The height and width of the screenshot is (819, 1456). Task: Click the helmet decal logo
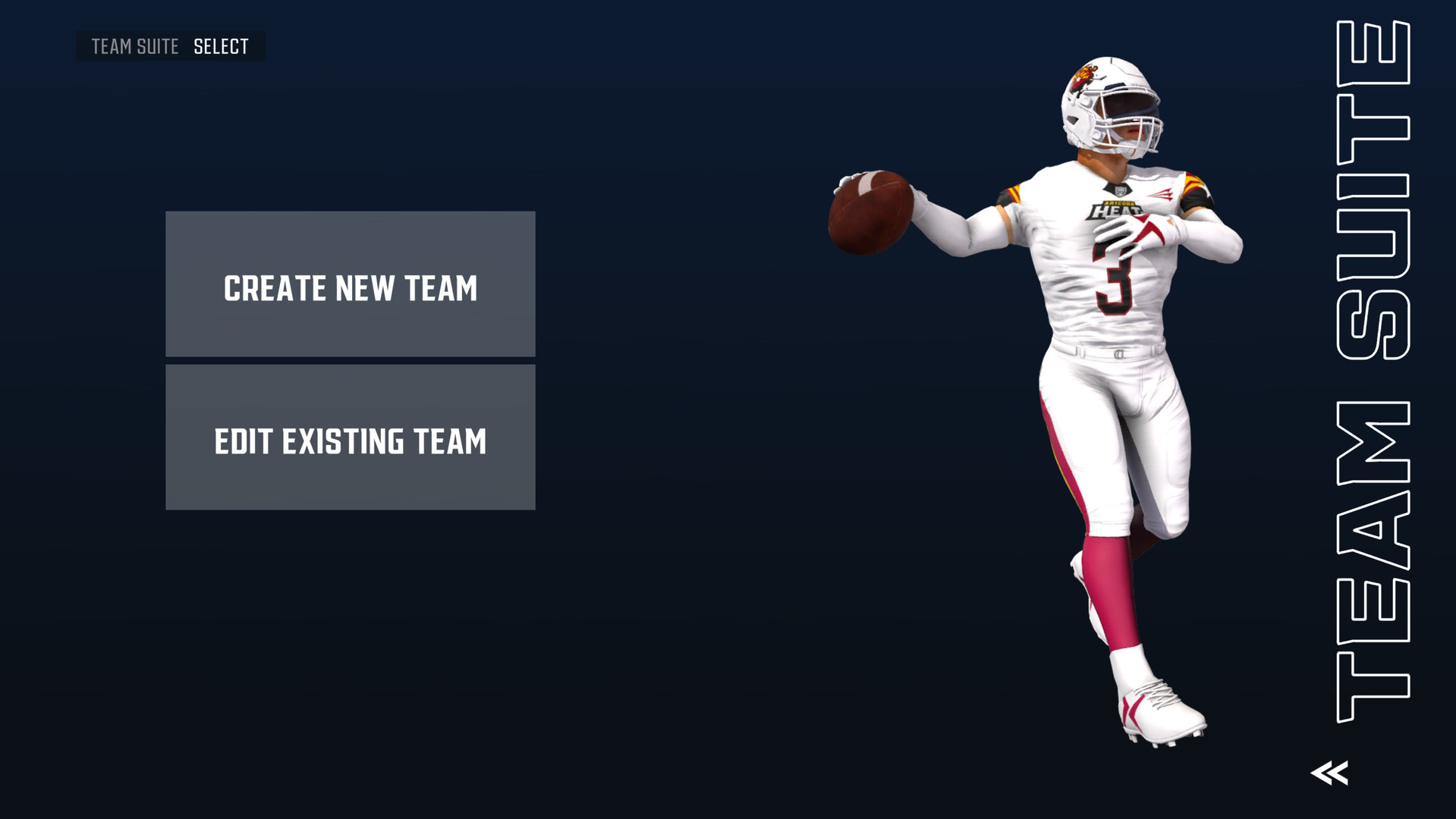[x=1084, y=75]
